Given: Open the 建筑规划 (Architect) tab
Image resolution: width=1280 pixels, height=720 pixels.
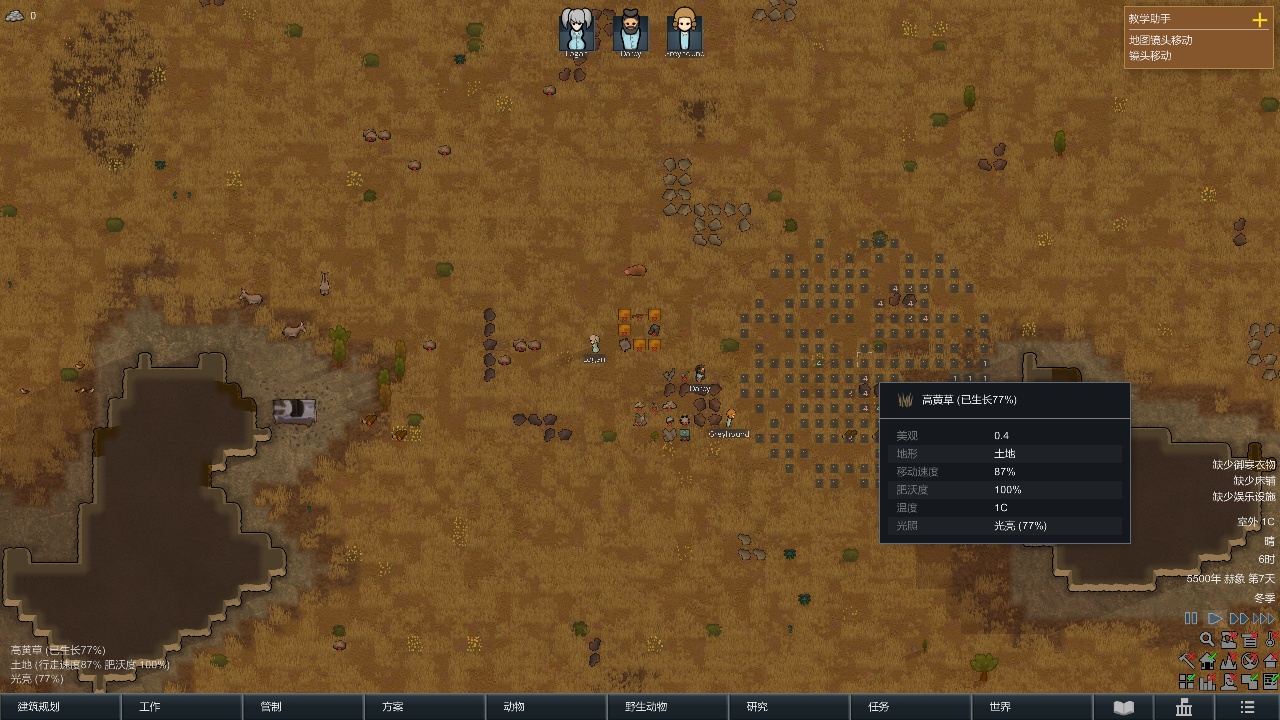Looking at the screenshot, I should 60,707.
